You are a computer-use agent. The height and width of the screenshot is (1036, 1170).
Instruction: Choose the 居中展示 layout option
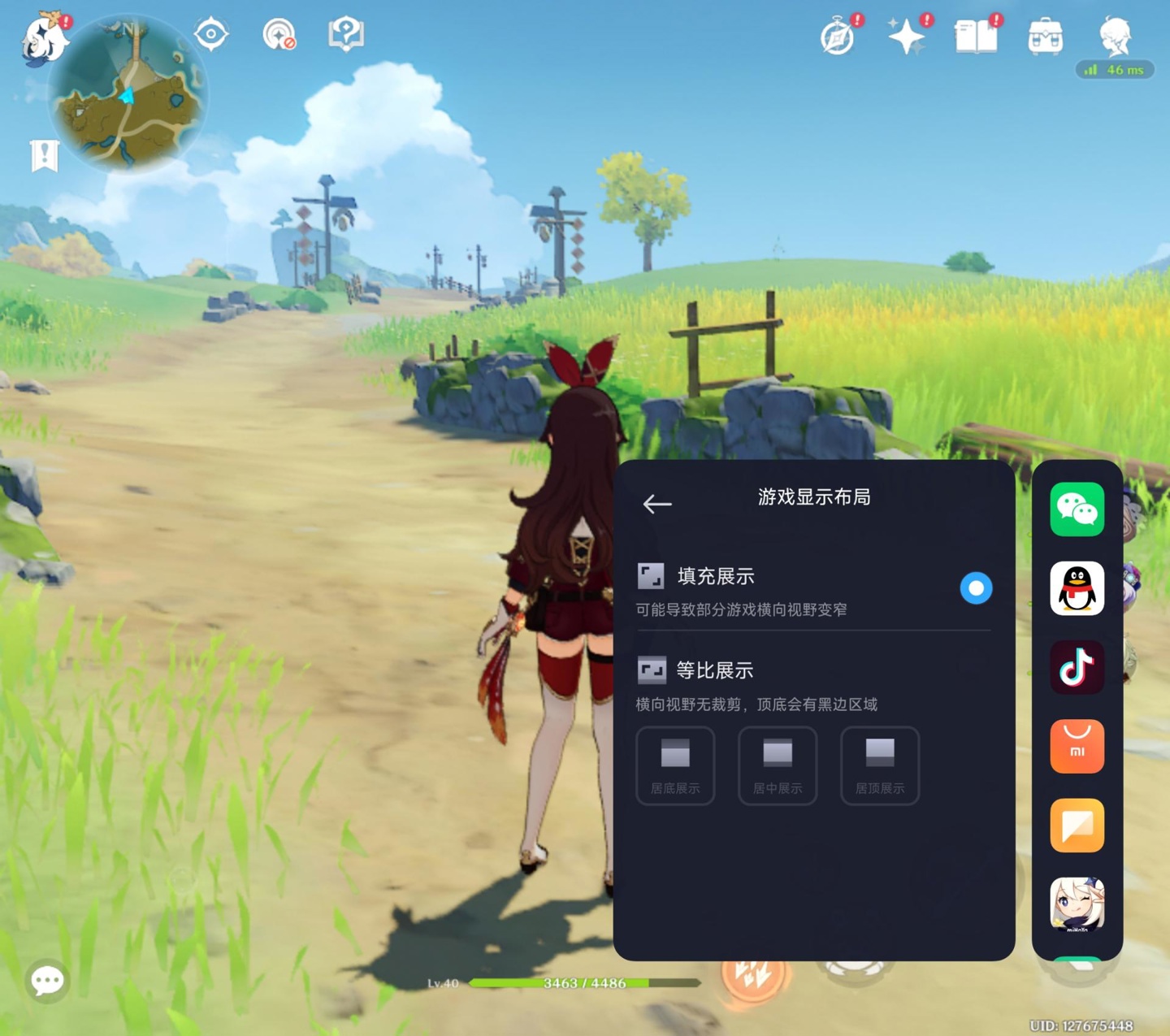click(777, 765)
